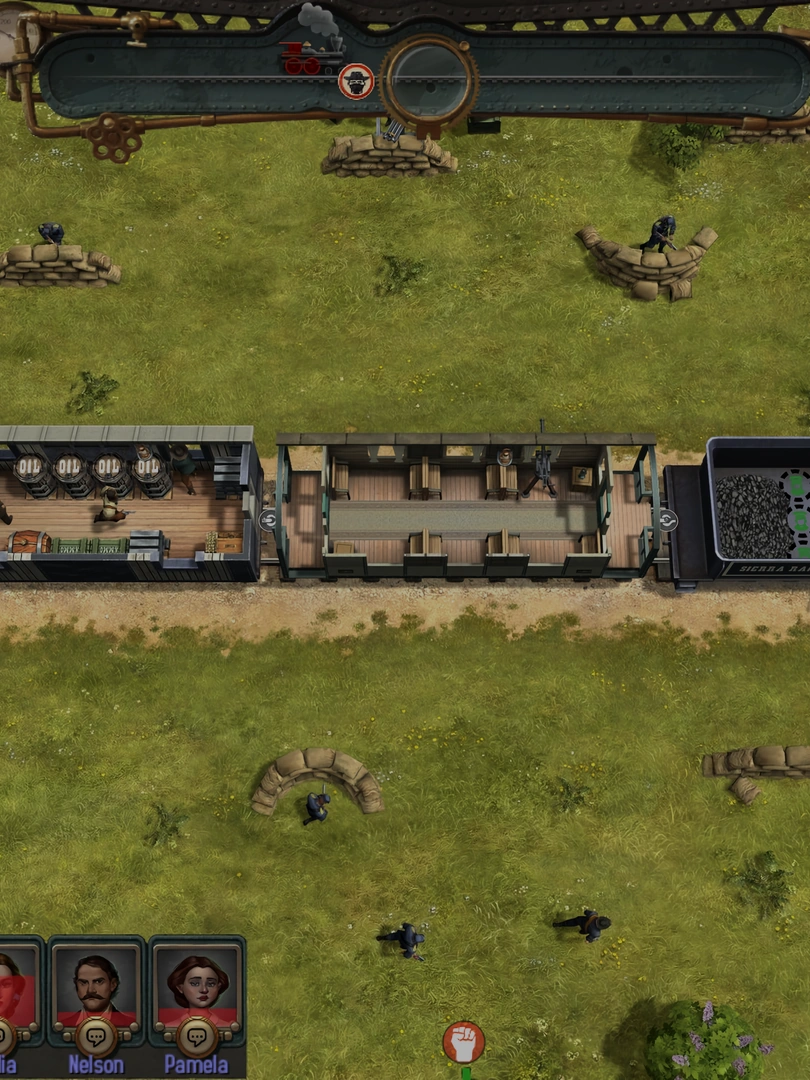This screenshot has width=810, height=1080.
Task: Open Pamela's speech bubble chat
Action: click(197, 1036)
